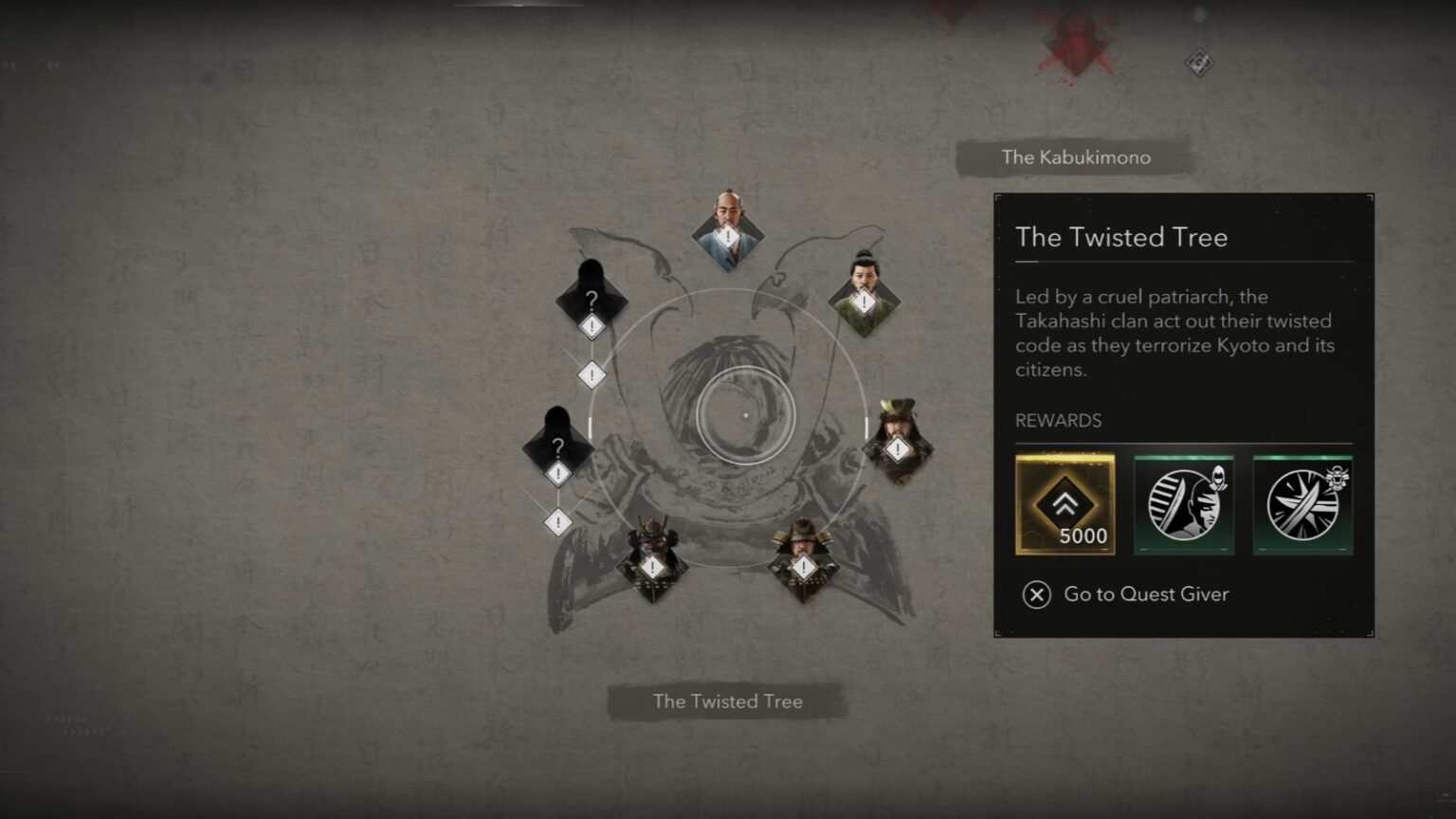Reveal the upper unknown target marked with a question mark
1456x819 pixels.
tap(593, 299)
